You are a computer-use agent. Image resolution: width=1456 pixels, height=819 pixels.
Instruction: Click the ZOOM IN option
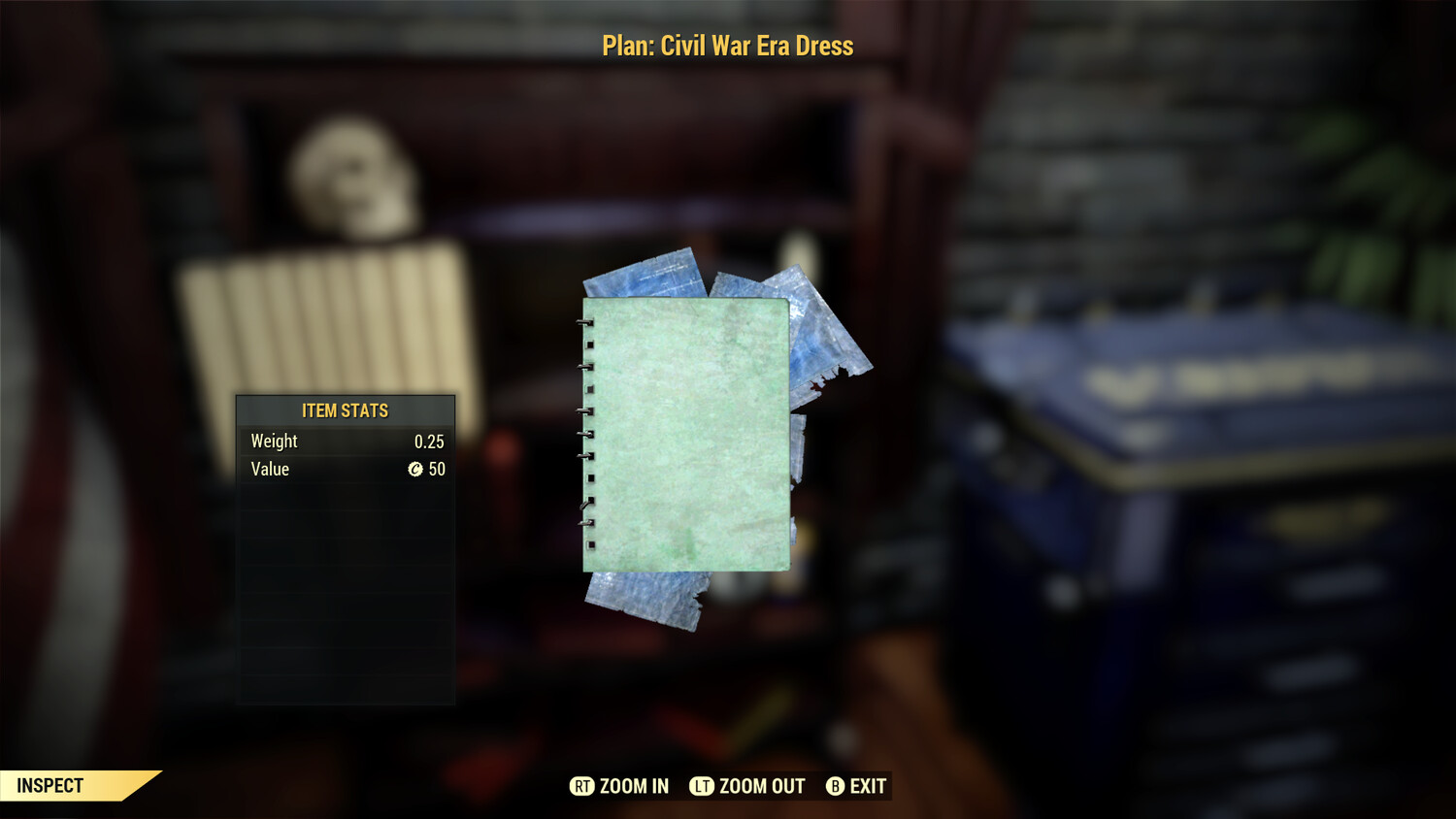[620, 786]
